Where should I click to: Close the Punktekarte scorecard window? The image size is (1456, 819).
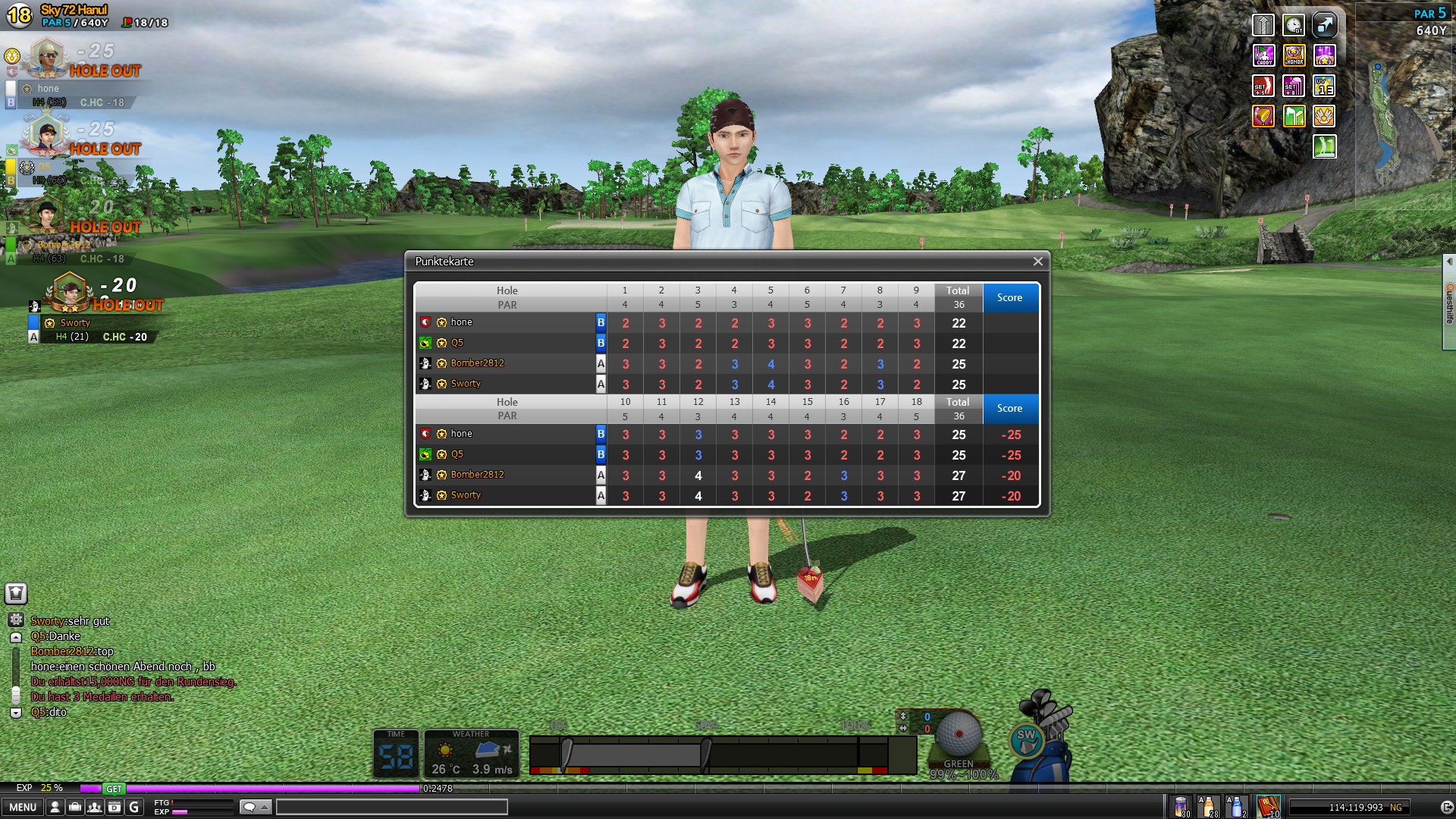(x=1037, y=262)
